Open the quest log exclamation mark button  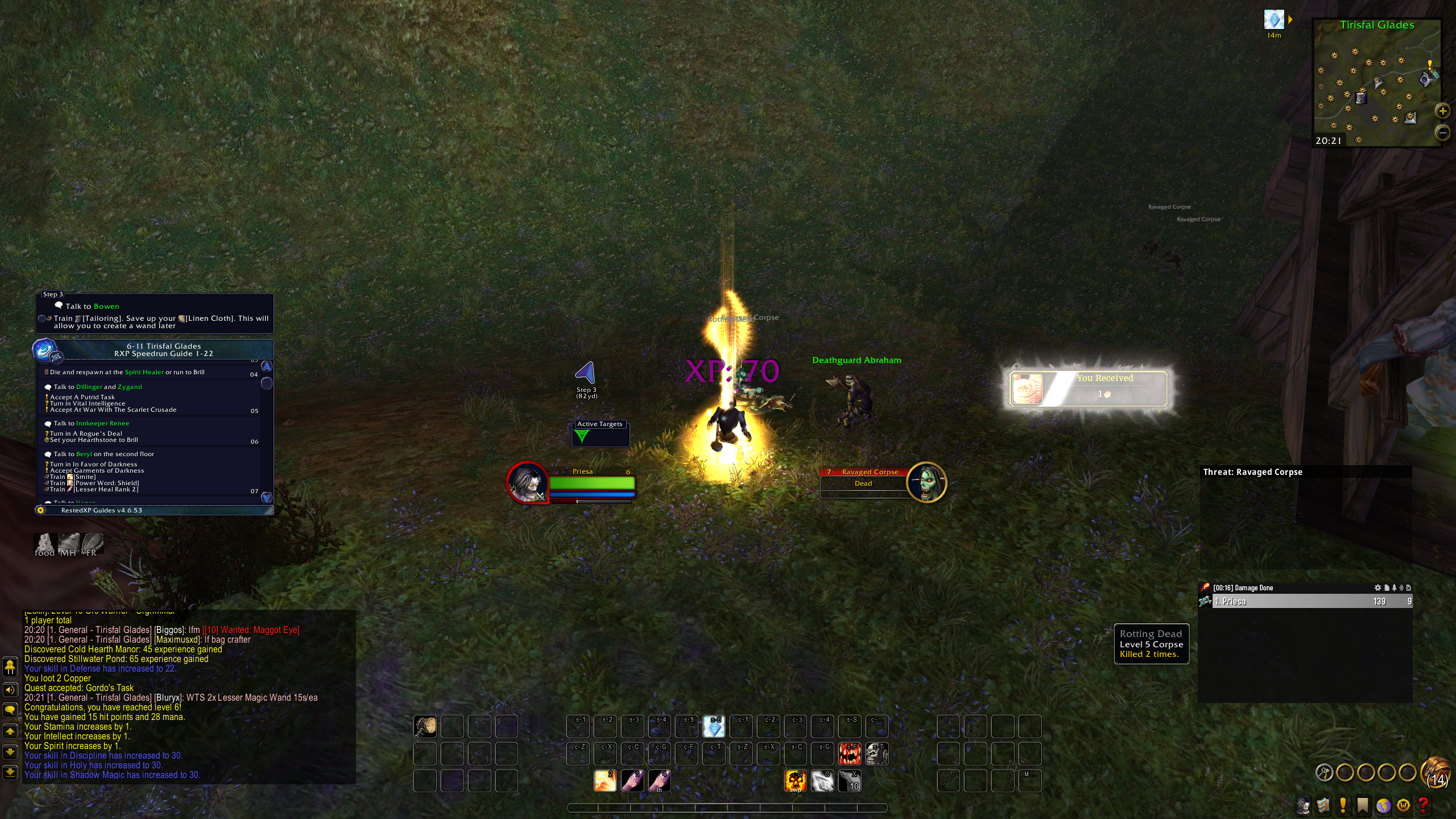pyautogui.click(x=1343, y=805)
